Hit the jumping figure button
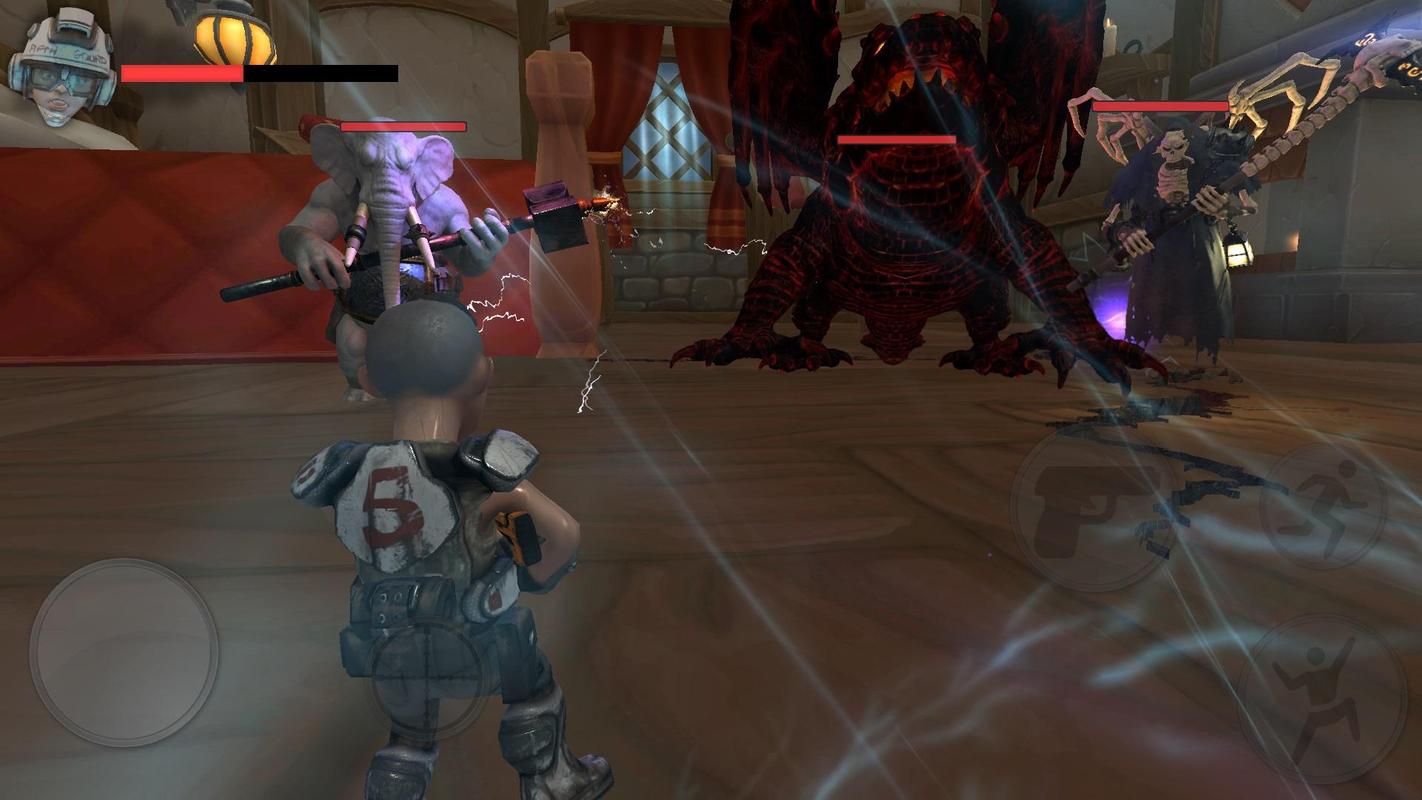The height and width of the screenshot is (800, 1422). [1322, 700]
